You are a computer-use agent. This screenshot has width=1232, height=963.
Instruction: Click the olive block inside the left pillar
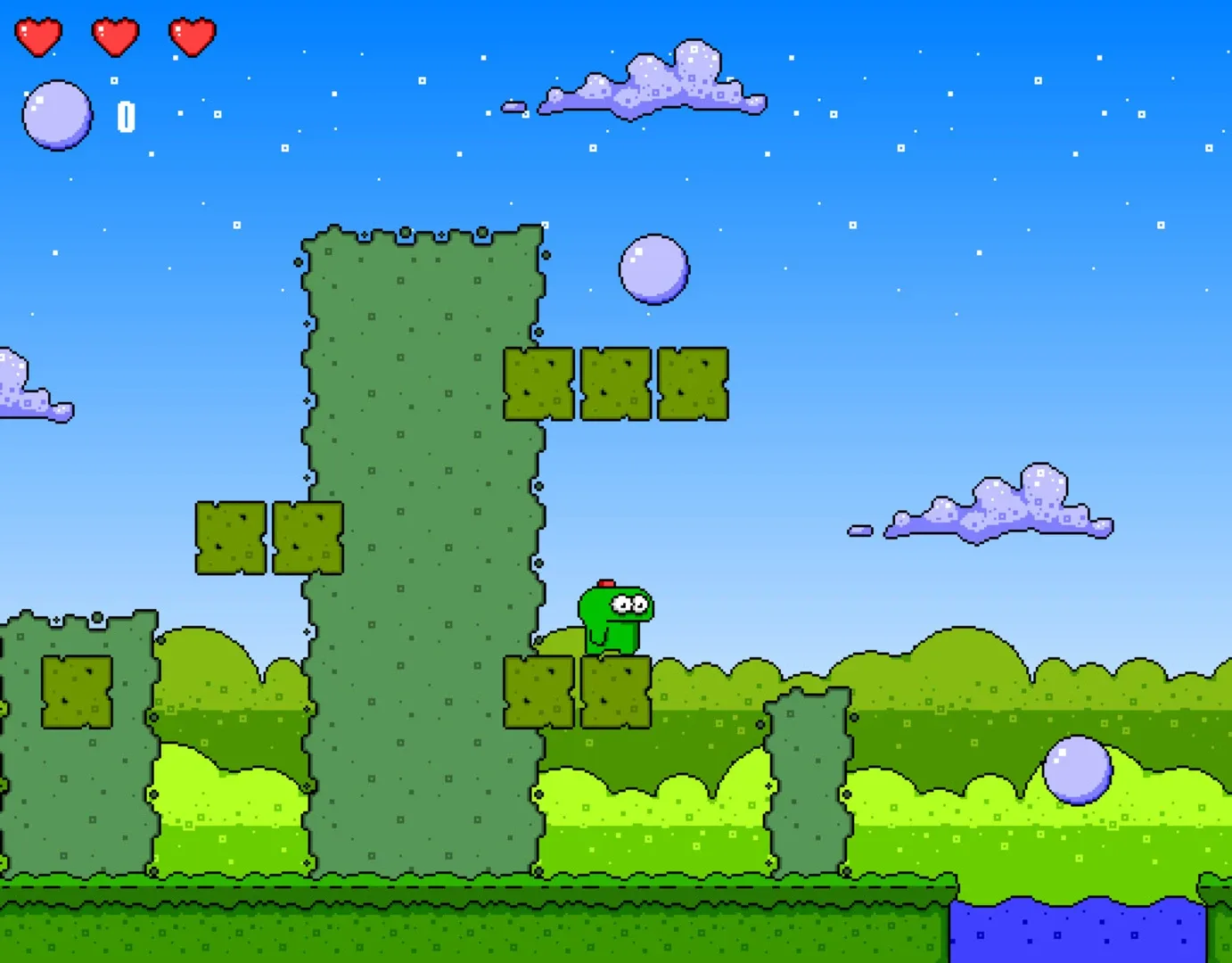click(x=76, y=691)
